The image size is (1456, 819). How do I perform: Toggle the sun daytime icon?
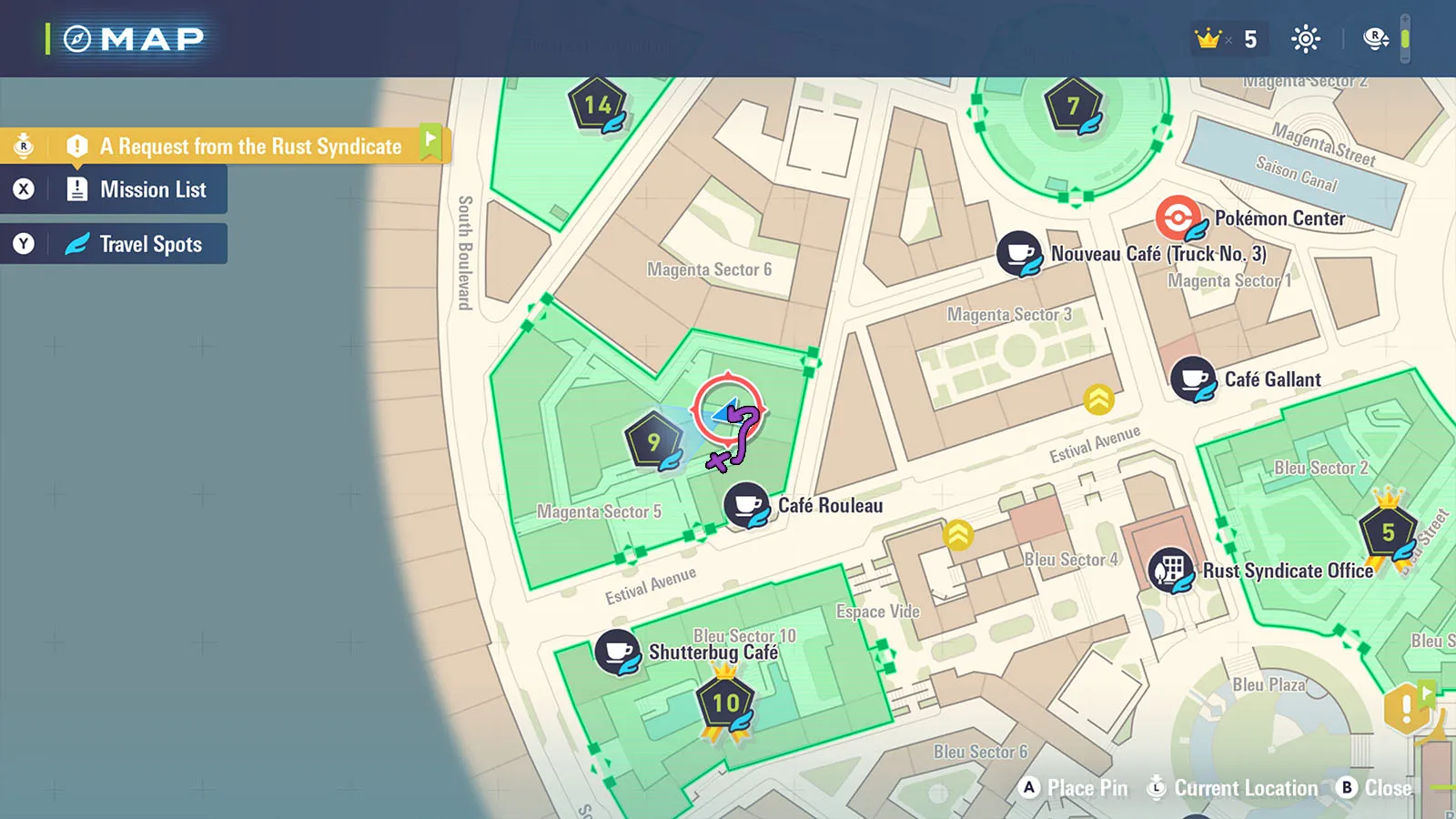click(1306, 38)
